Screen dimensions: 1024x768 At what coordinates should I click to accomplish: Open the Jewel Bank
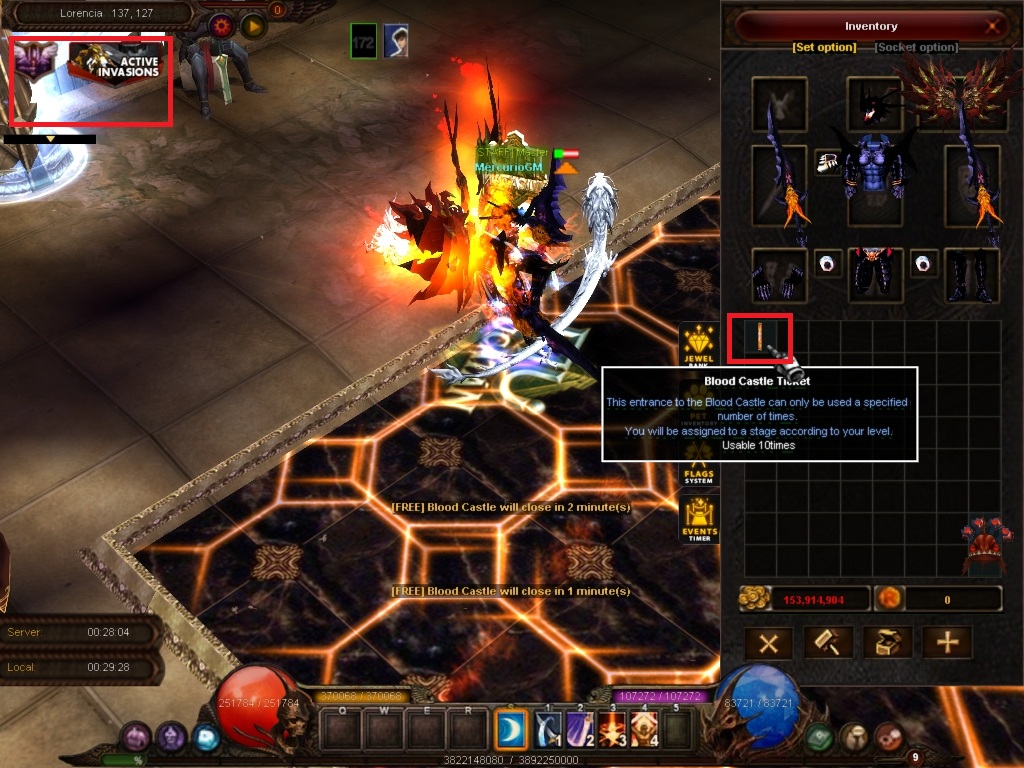(x=699, y=345)
